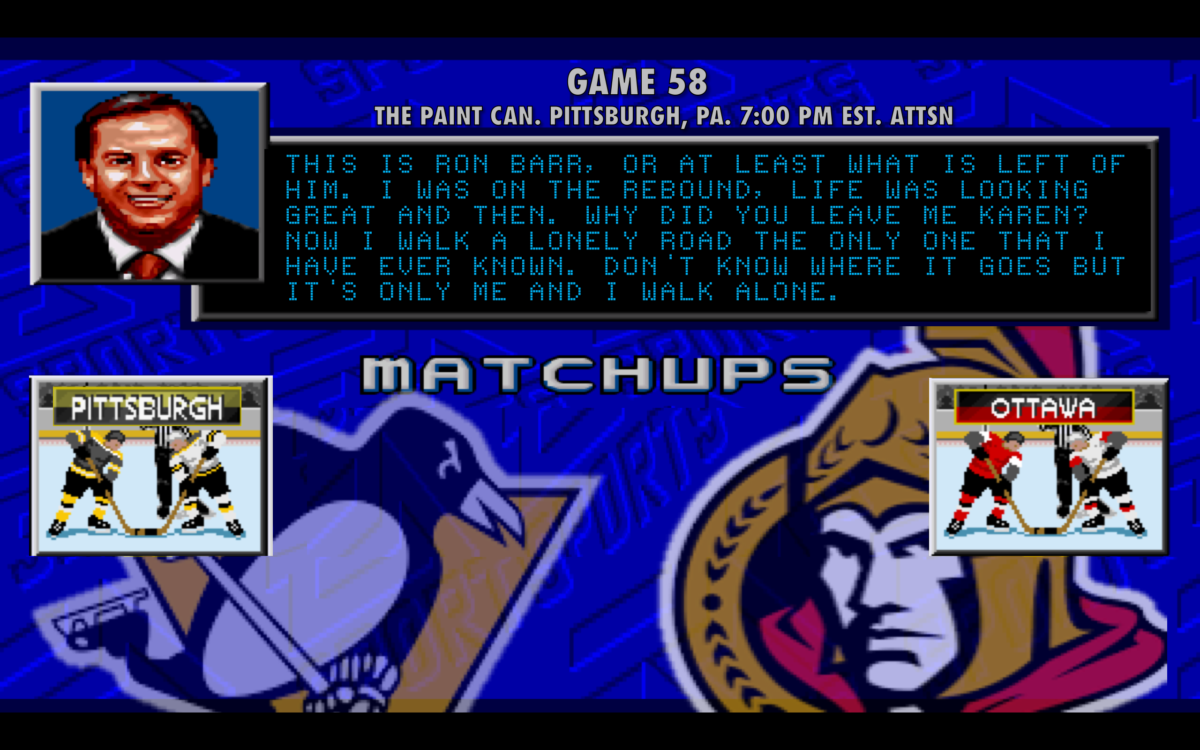Select the Ottawa team matchup panel
Viewport: 1200px width, 750px height.
(1048, 465)
